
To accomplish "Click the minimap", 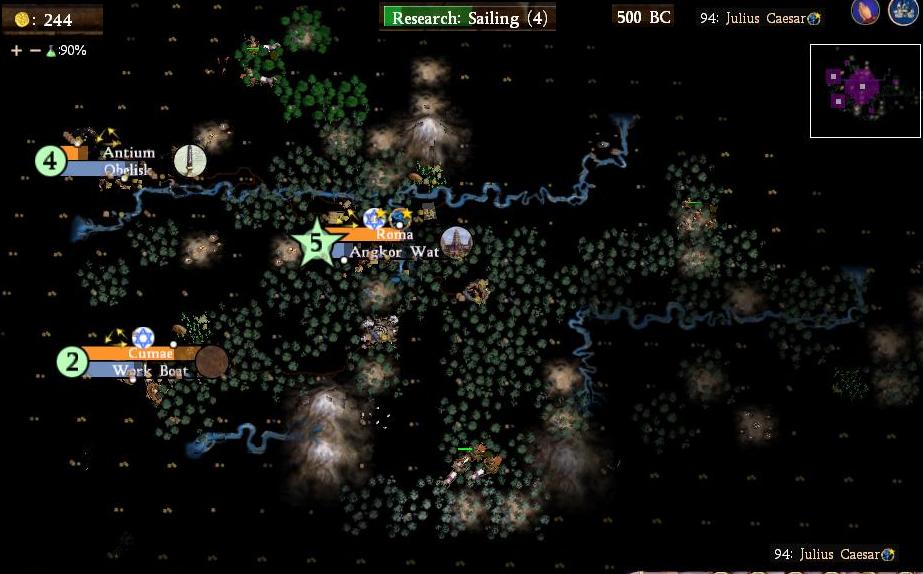I will (x=865, y=91).
